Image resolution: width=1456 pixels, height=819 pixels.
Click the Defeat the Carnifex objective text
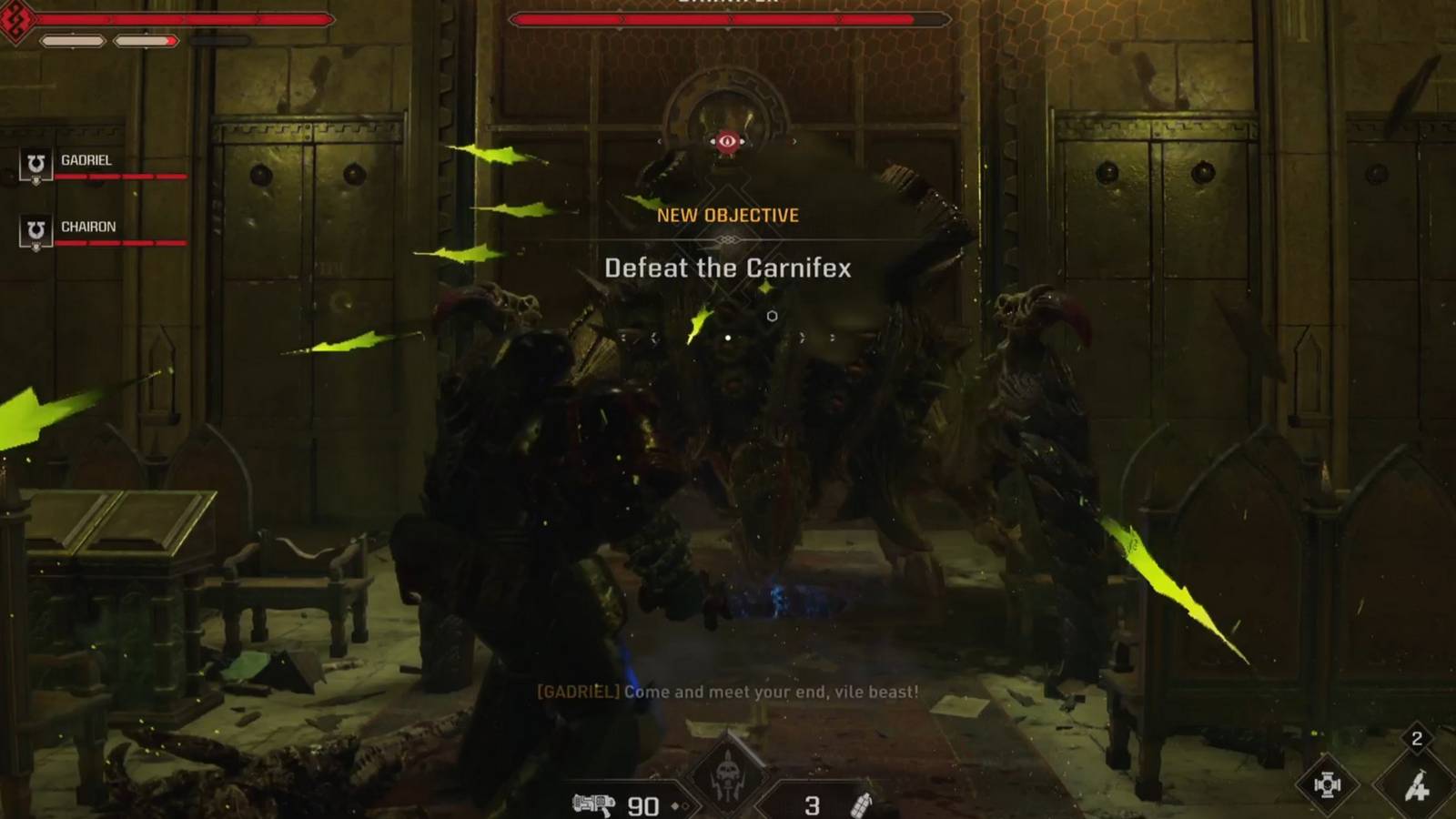727,268
